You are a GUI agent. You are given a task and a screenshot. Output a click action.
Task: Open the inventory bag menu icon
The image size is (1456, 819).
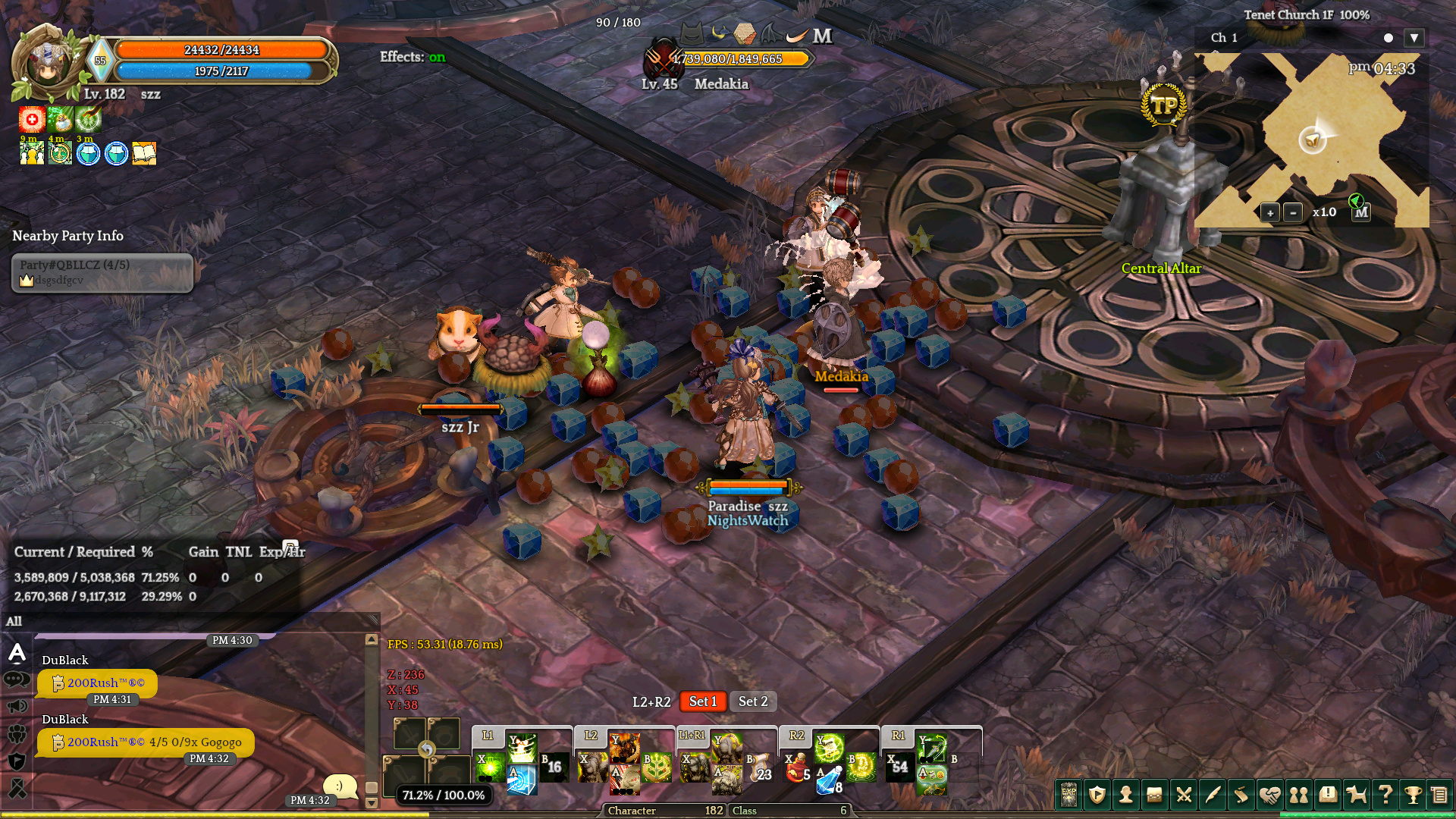[1155, 795]
